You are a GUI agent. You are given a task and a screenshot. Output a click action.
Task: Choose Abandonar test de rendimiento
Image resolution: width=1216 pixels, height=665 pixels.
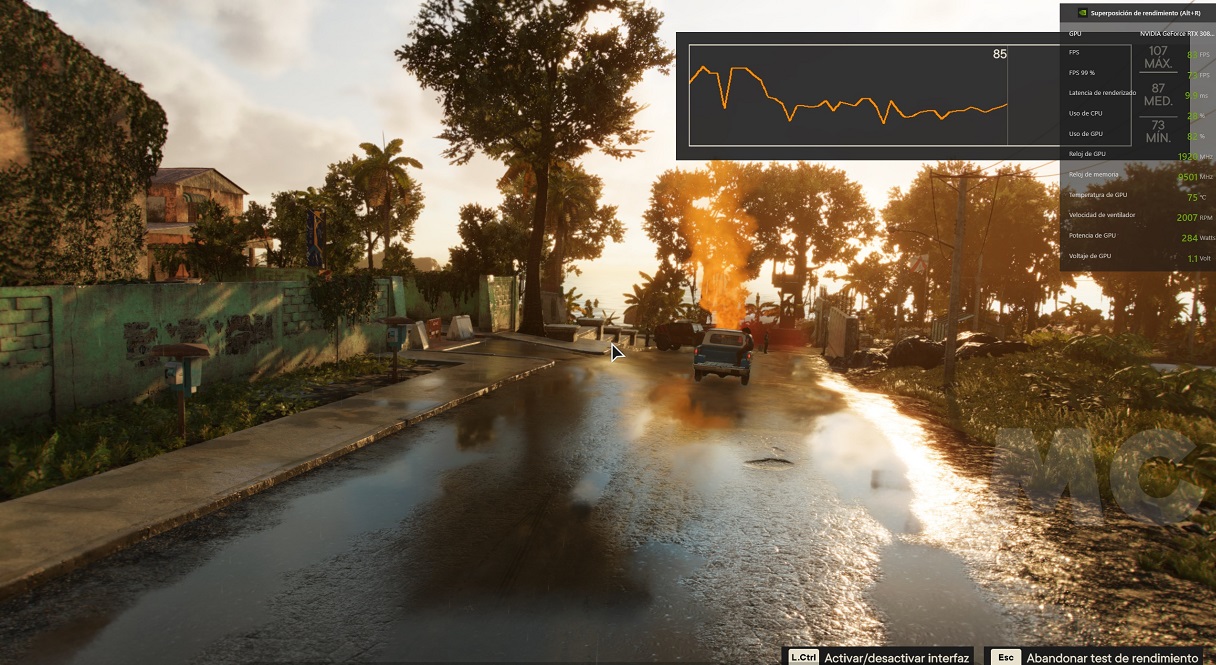click(x=1097, y=657)
